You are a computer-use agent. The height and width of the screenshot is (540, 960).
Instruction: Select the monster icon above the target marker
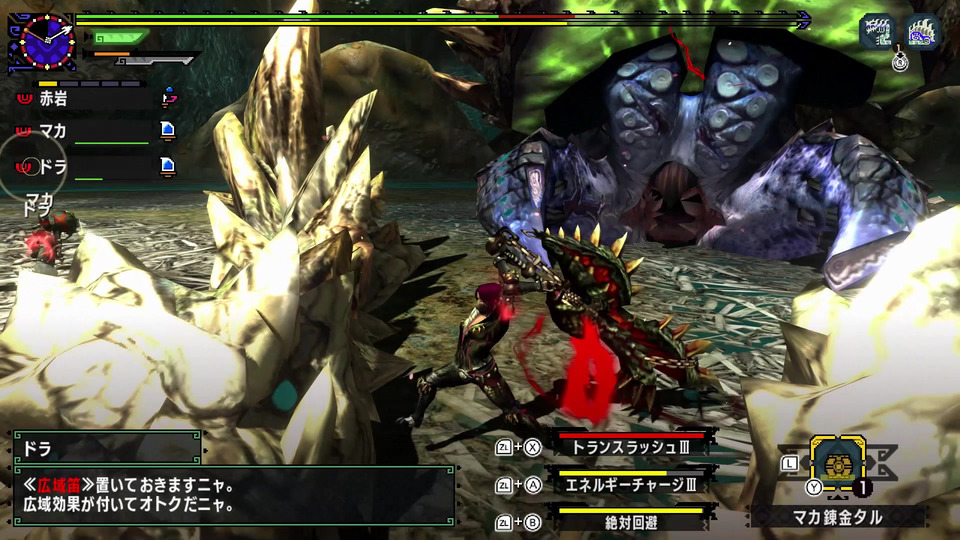pos(877,30)
